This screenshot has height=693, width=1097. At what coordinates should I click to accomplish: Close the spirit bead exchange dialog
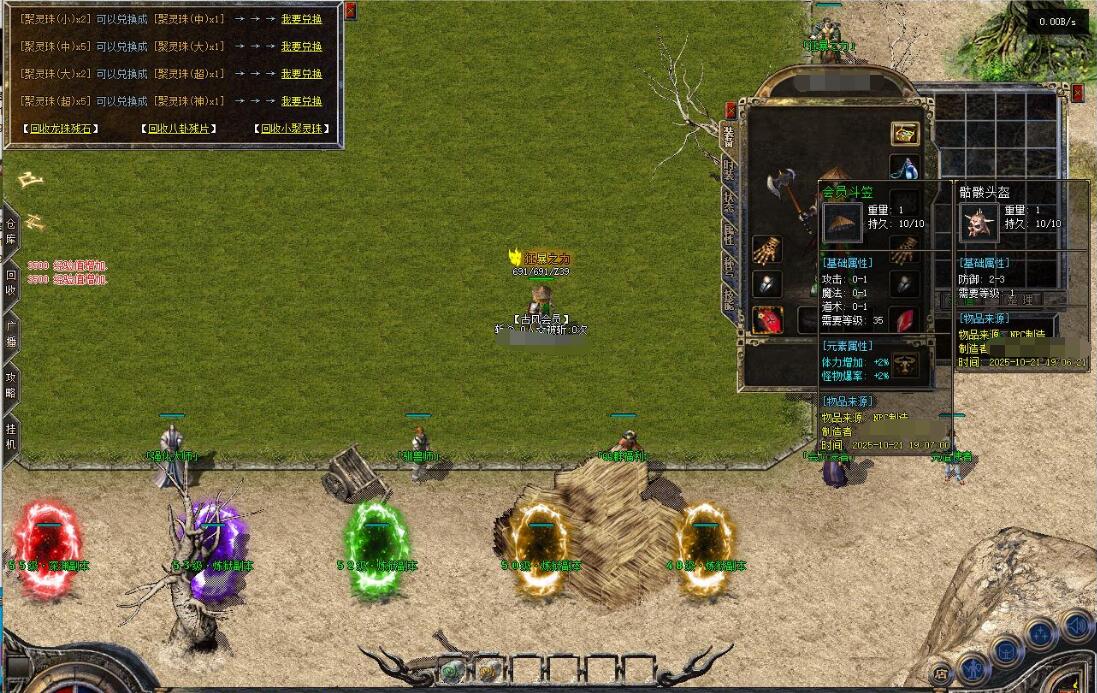point(350,11)
